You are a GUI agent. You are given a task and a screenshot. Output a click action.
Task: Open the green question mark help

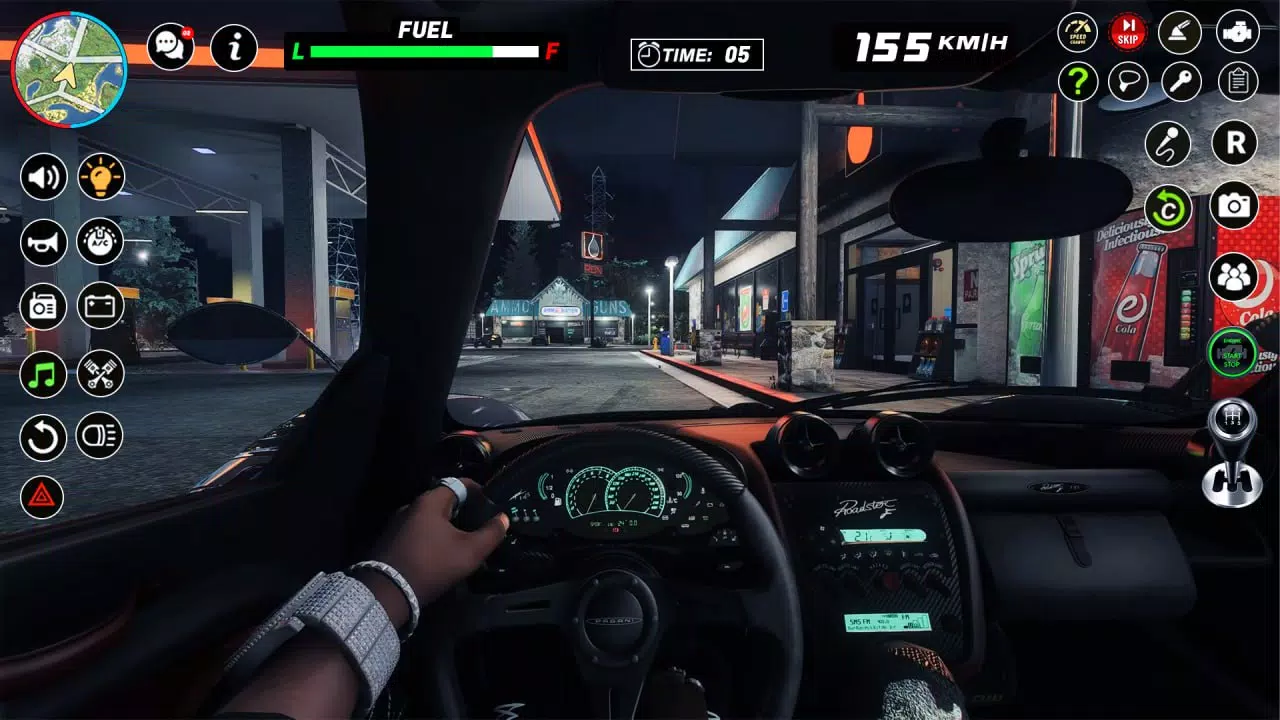(x=1077, y=82)
